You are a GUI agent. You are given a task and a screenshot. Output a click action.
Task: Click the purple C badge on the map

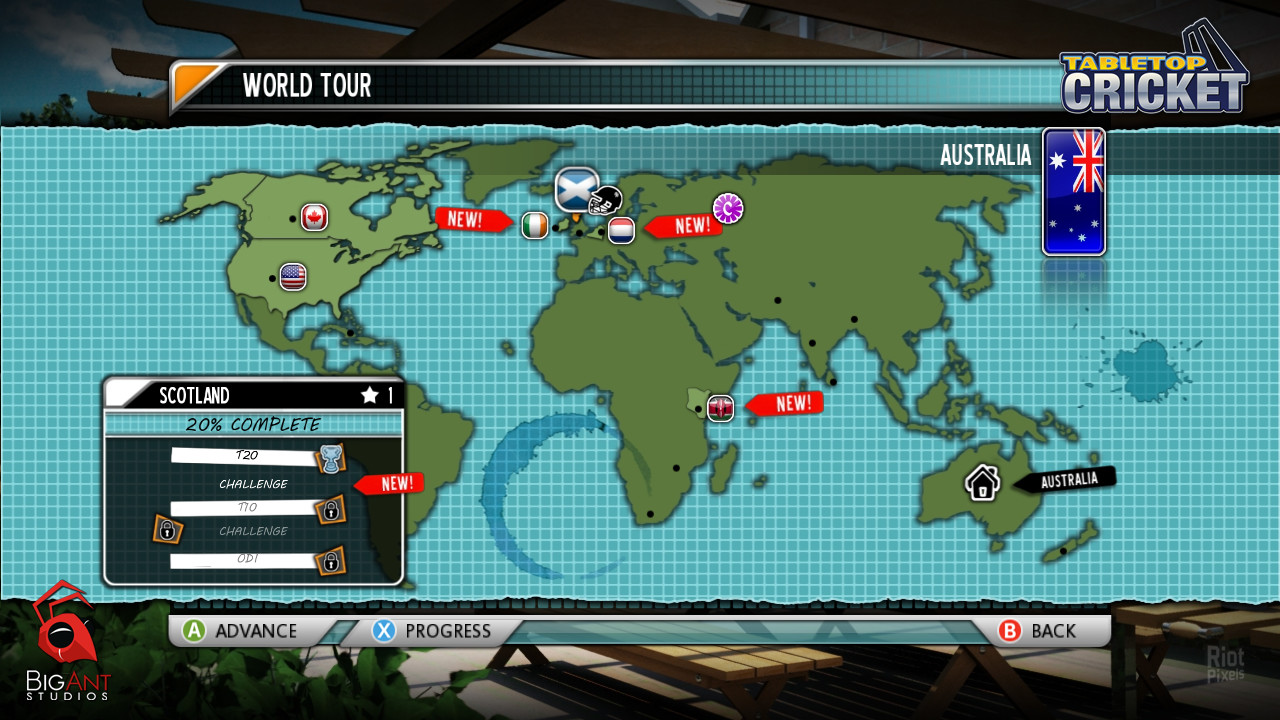tap(728, 208)
